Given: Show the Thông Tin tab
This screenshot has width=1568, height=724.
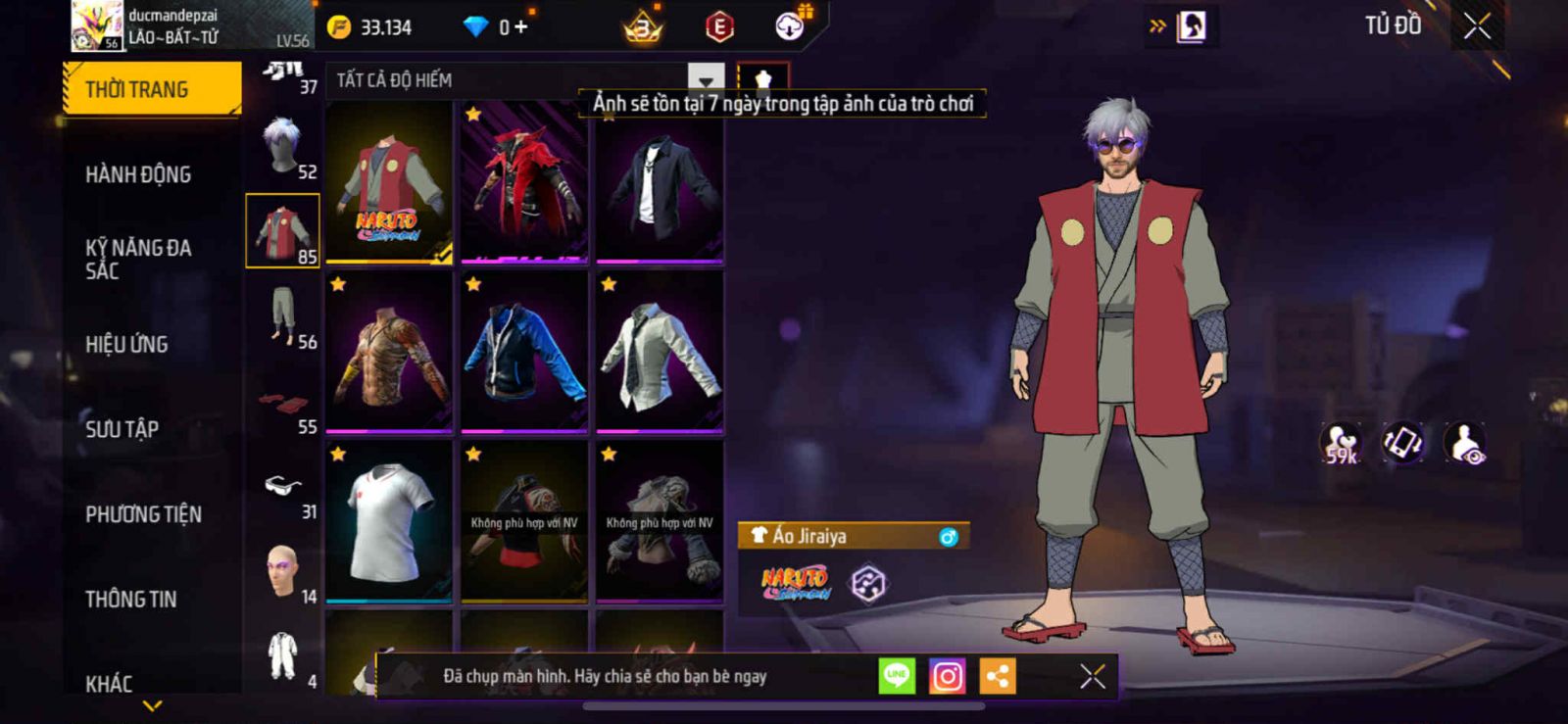Looking at the screenshot, I should [x=130, y=599].
